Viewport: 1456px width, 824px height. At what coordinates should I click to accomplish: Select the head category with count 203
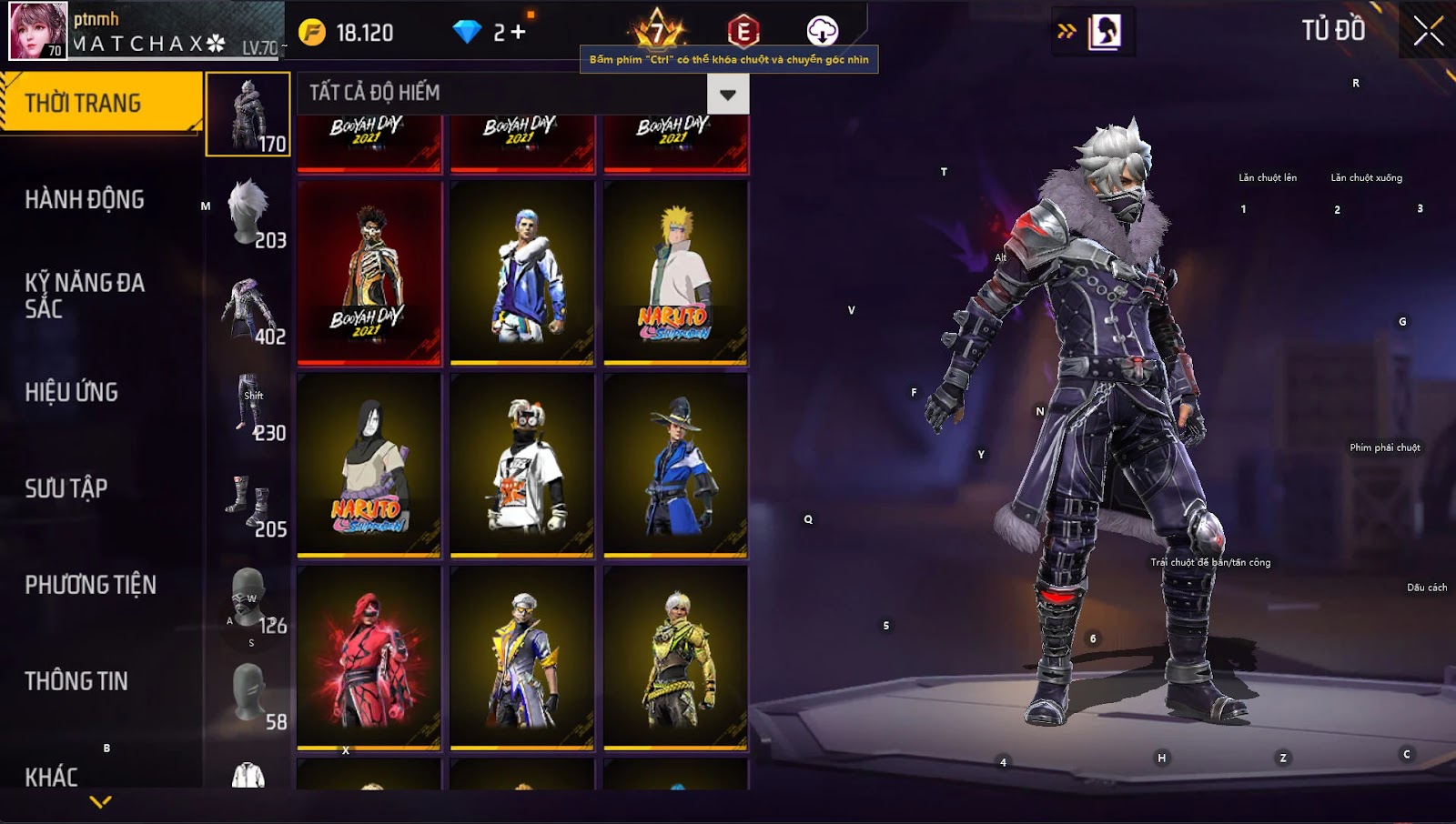tap(248, 211)
